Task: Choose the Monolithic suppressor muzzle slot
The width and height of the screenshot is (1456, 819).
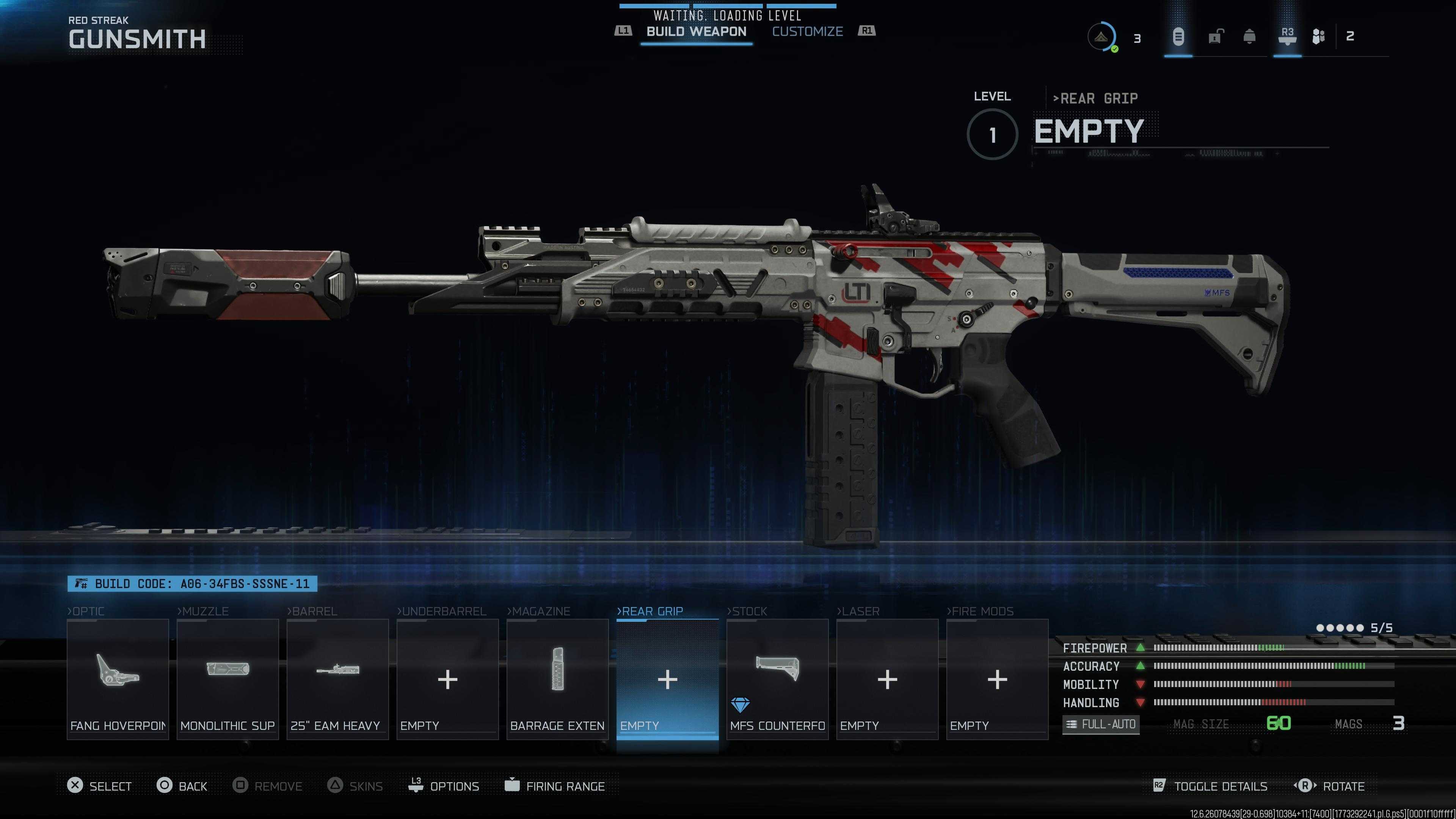Action: [227, 679]
